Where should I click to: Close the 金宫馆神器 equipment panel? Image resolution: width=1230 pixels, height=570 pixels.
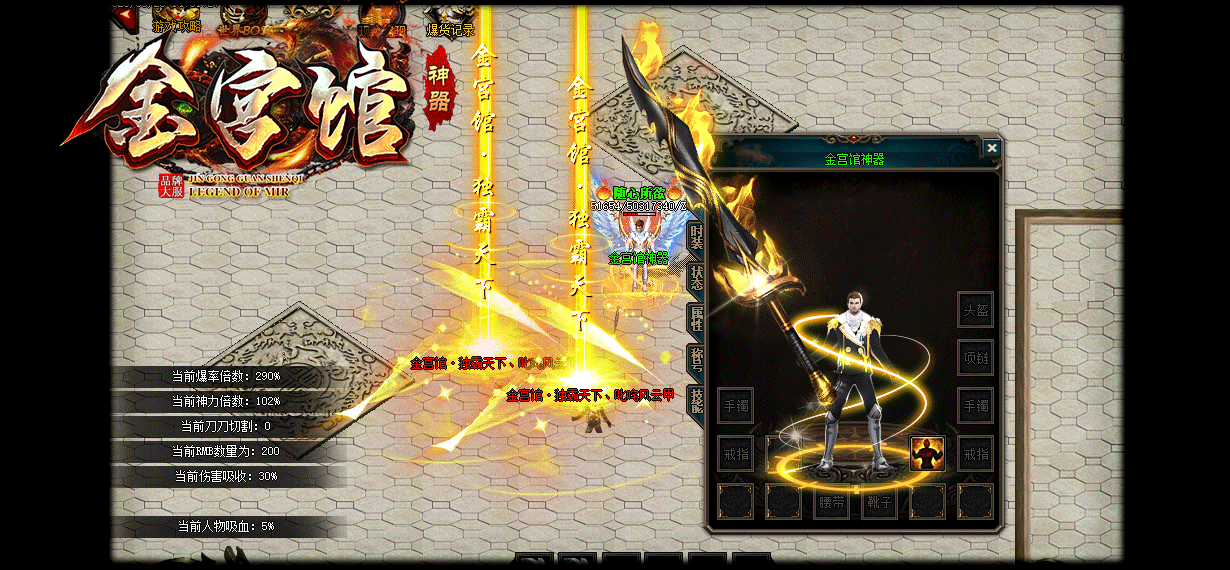click(991, 148)
